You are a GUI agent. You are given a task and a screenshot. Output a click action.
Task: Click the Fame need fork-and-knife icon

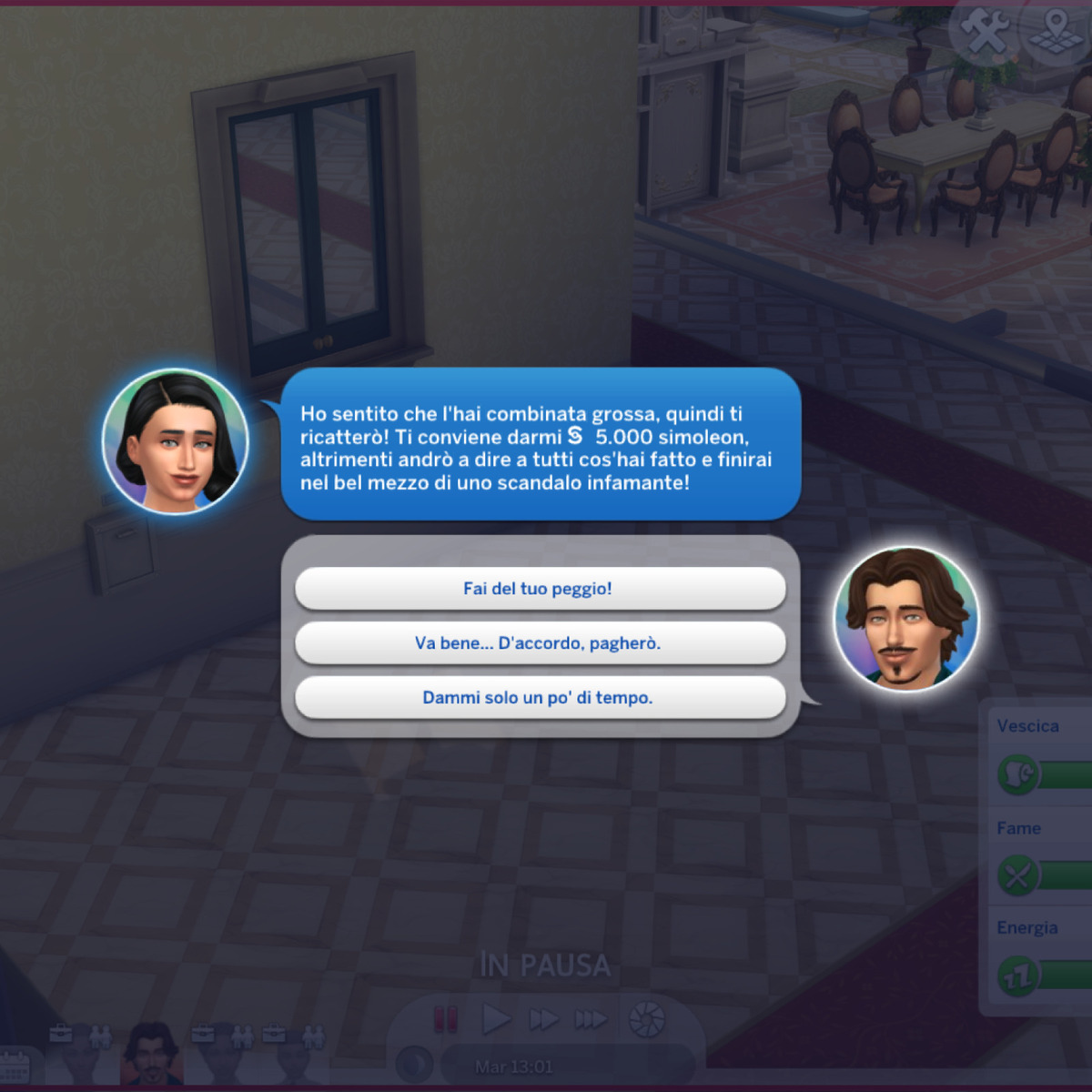[1018, 875]
